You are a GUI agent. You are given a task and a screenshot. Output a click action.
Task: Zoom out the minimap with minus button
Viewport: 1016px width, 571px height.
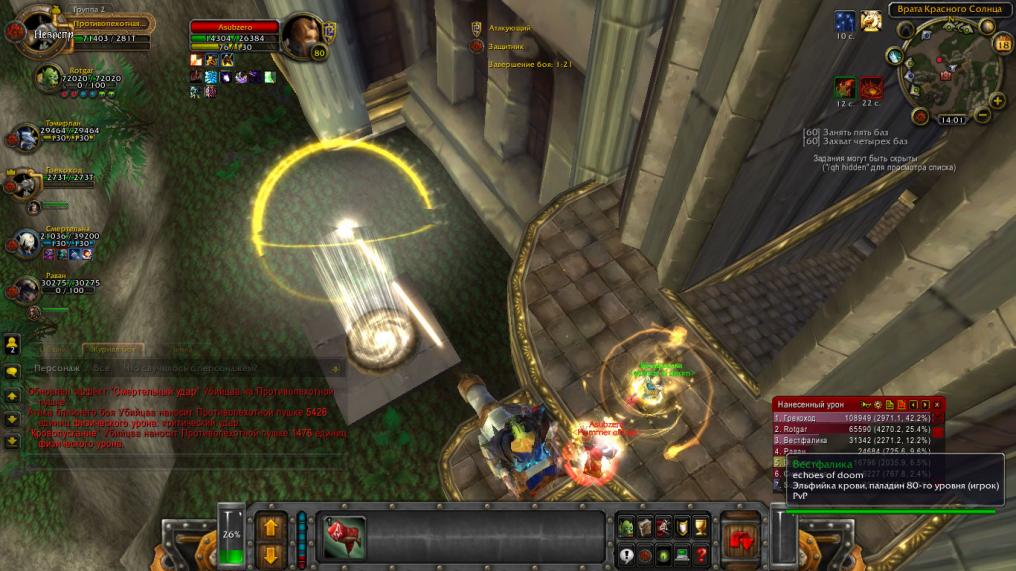point(984,116)
